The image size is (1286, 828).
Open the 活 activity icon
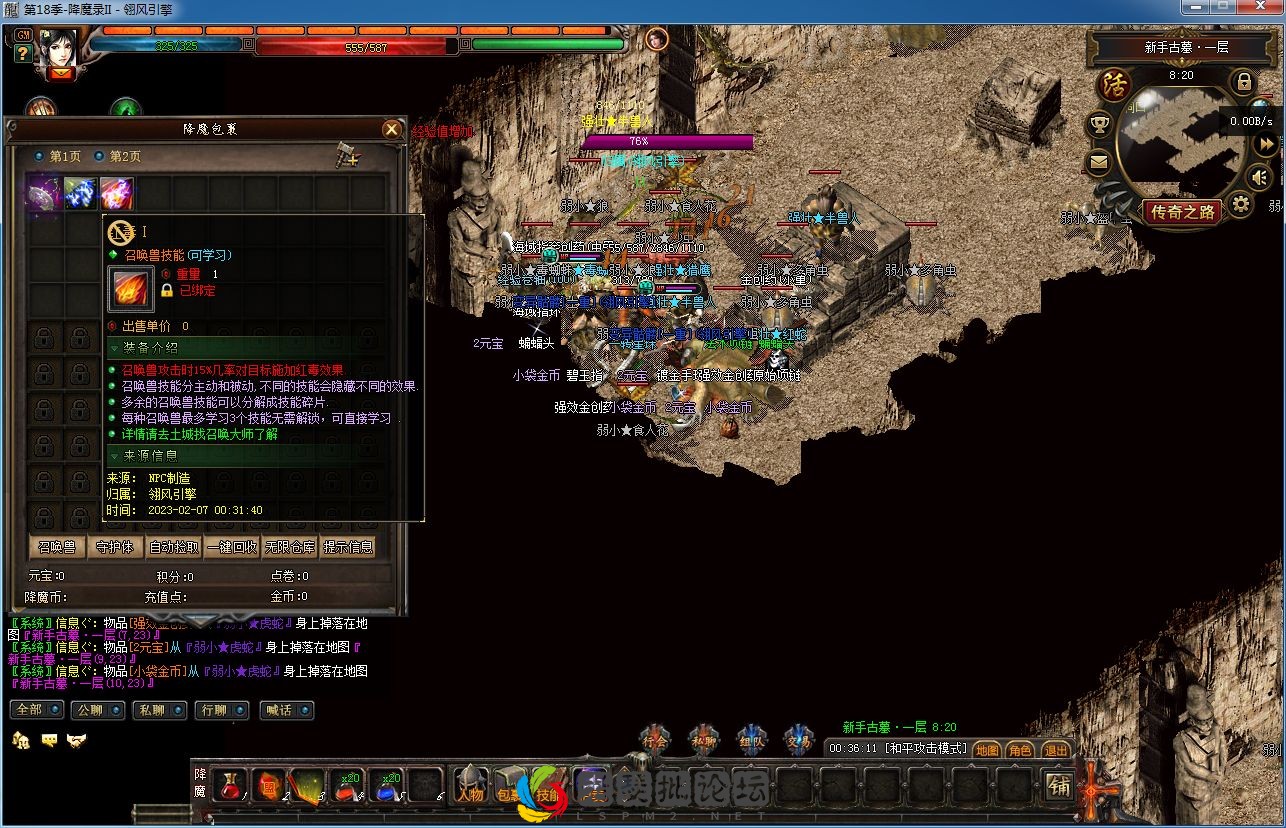[1114, 86]
